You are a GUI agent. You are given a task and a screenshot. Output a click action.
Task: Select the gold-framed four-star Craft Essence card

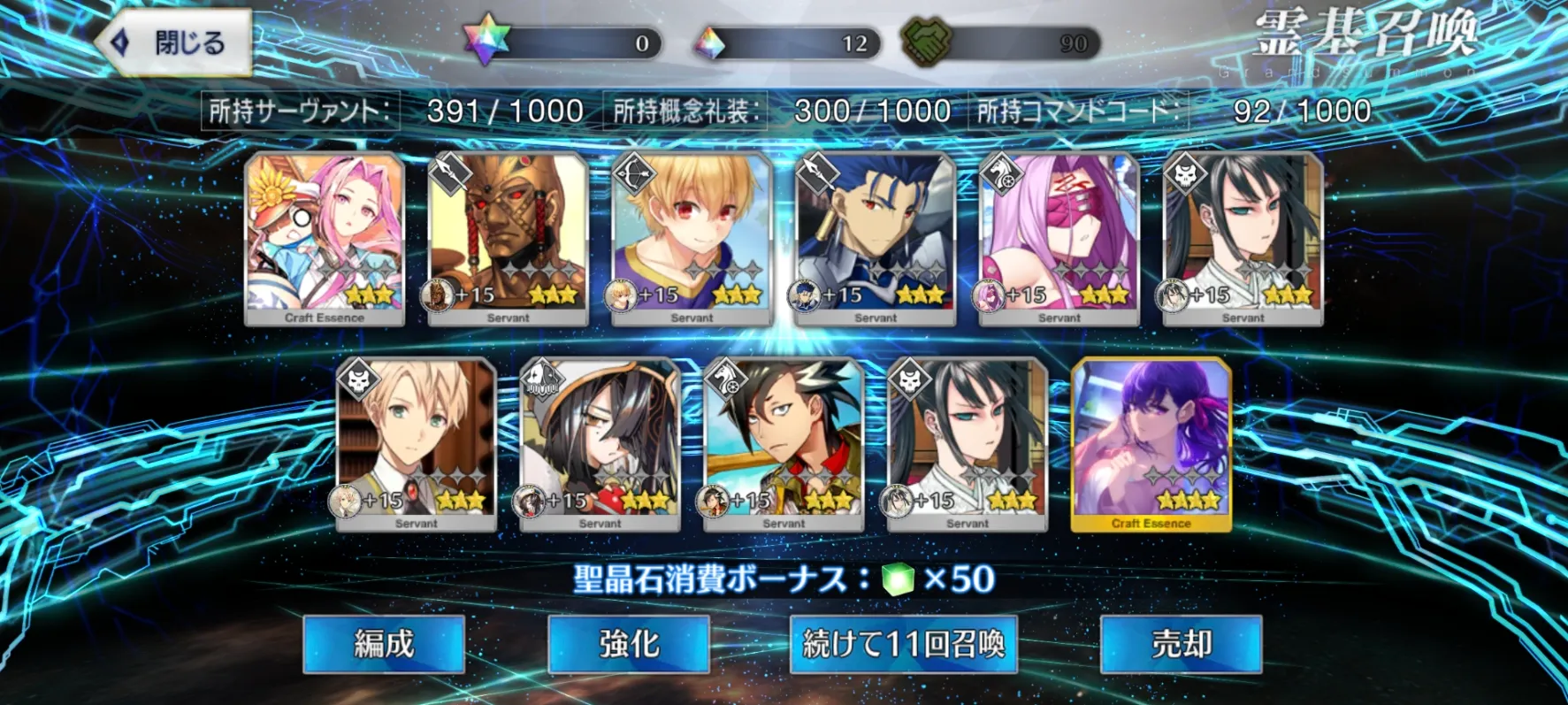(x=1151, y=444)
